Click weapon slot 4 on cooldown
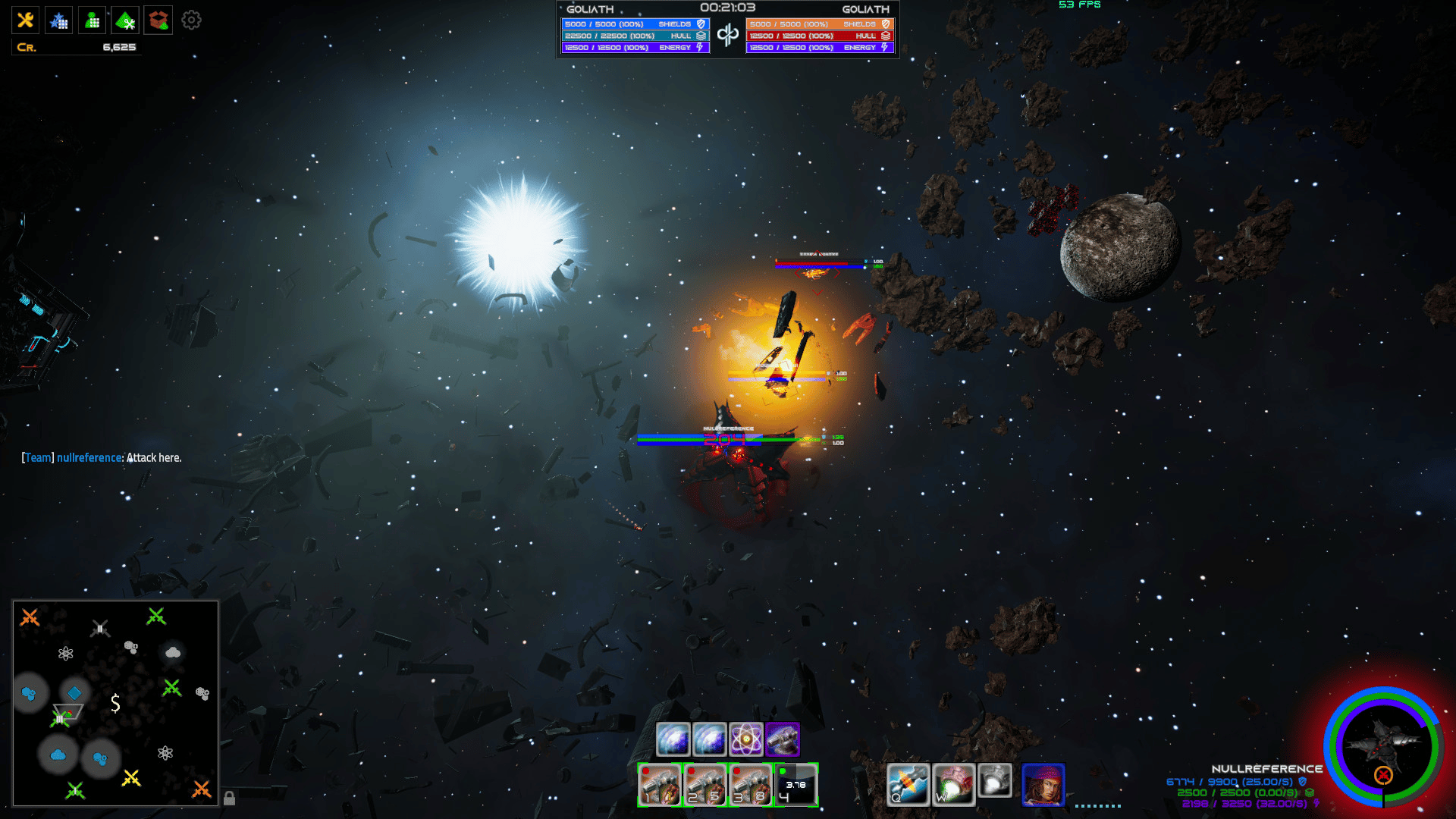 pyautogui.click(x=795, y=785)
